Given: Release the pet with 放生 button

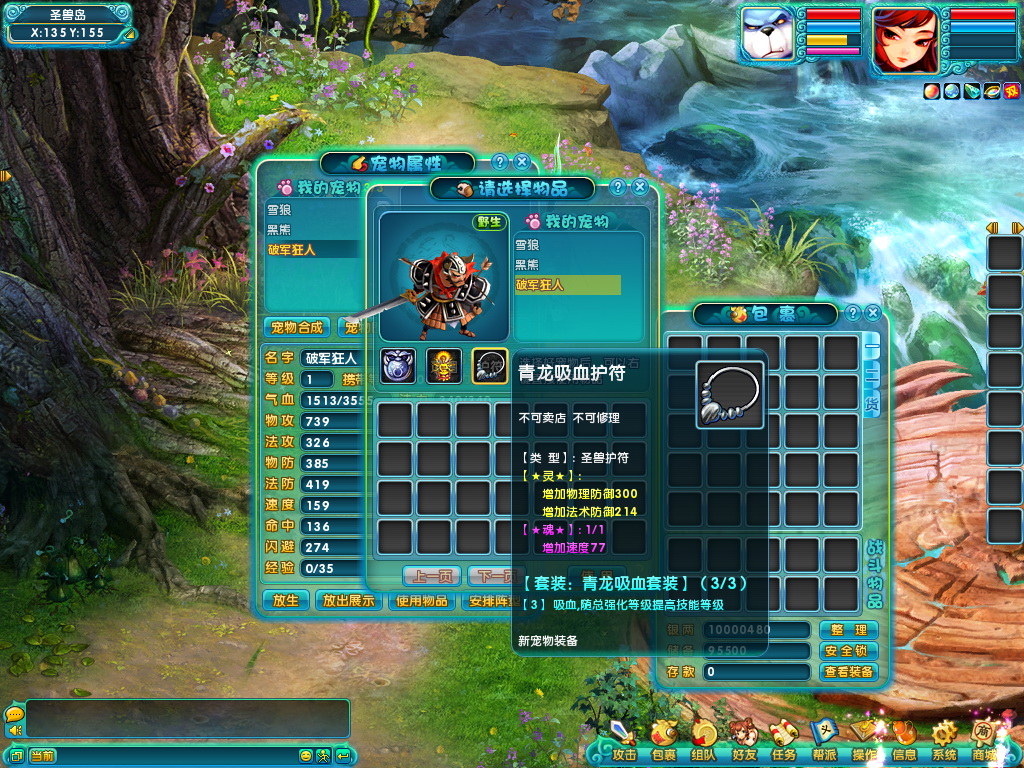Looking at the screenshot, I should pyautogui.click(x=286, y=601).
